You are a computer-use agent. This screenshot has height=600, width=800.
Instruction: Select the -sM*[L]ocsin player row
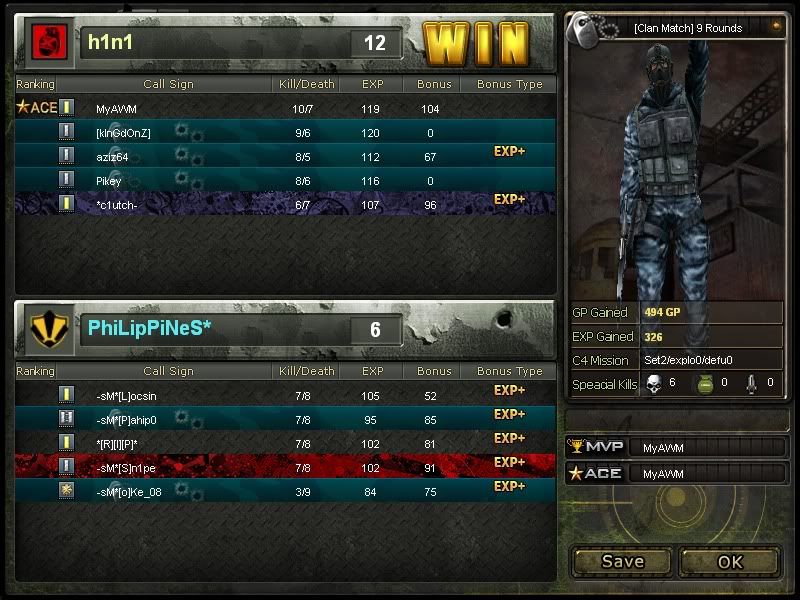285,395
